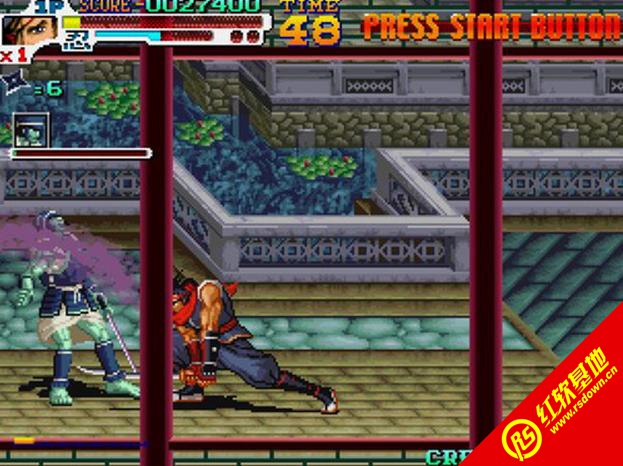The width and height of the screenshot is (623, 466).
Task: Click the green enemy portrait thumbnail
Action: pyautogui.click(x=31, y=128)
